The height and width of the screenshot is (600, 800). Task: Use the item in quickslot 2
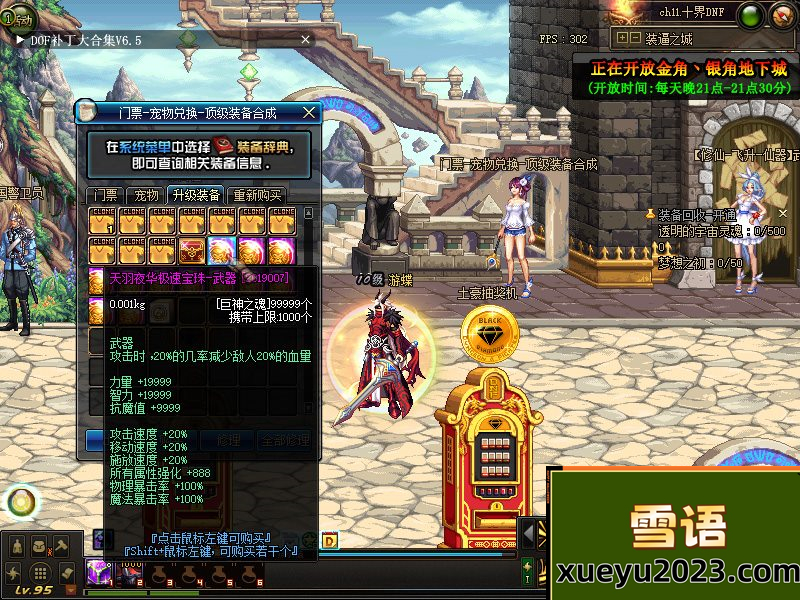[x=131, y=572]
